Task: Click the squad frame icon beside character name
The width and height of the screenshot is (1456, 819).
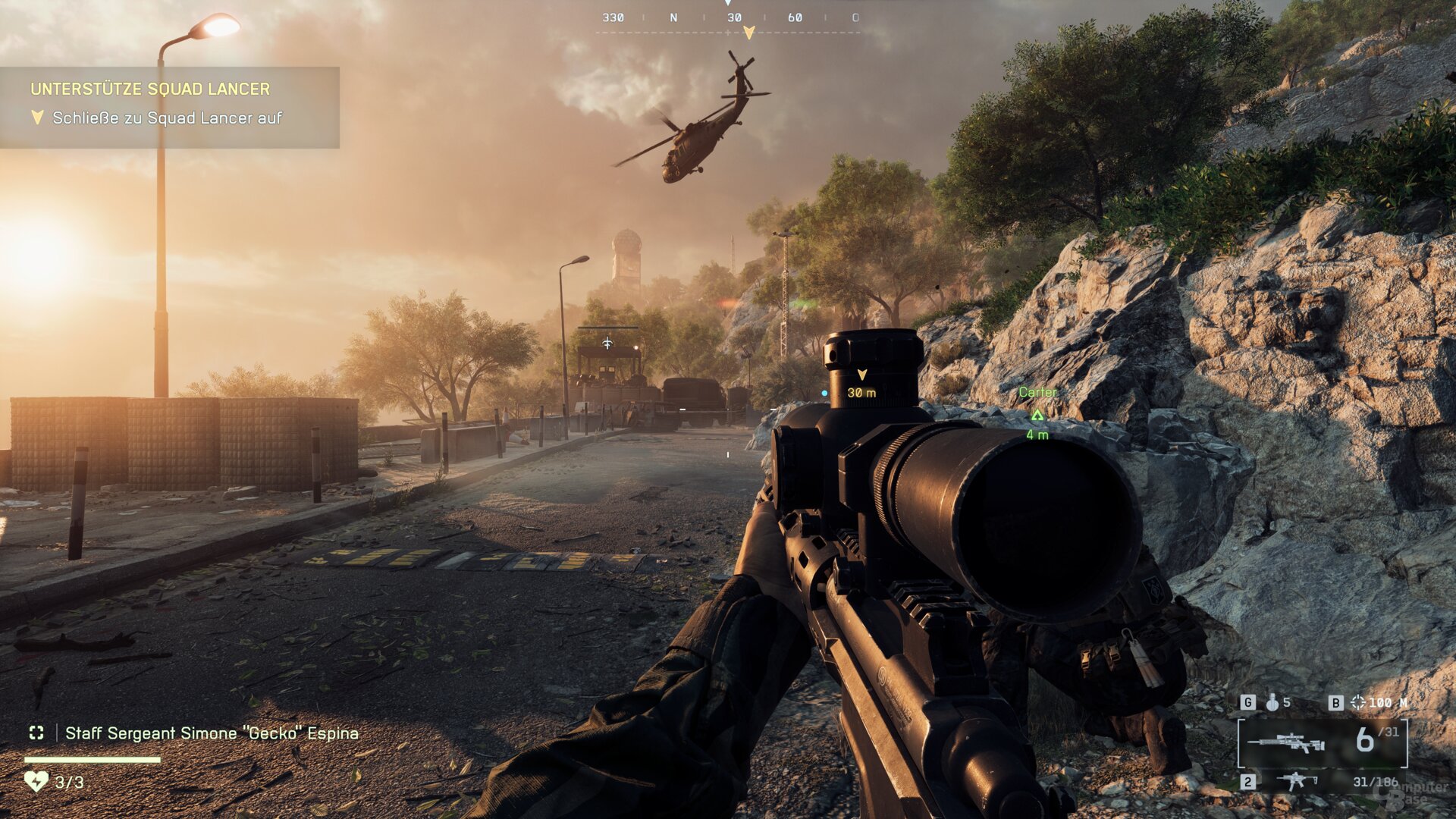Action: (36, 733)
